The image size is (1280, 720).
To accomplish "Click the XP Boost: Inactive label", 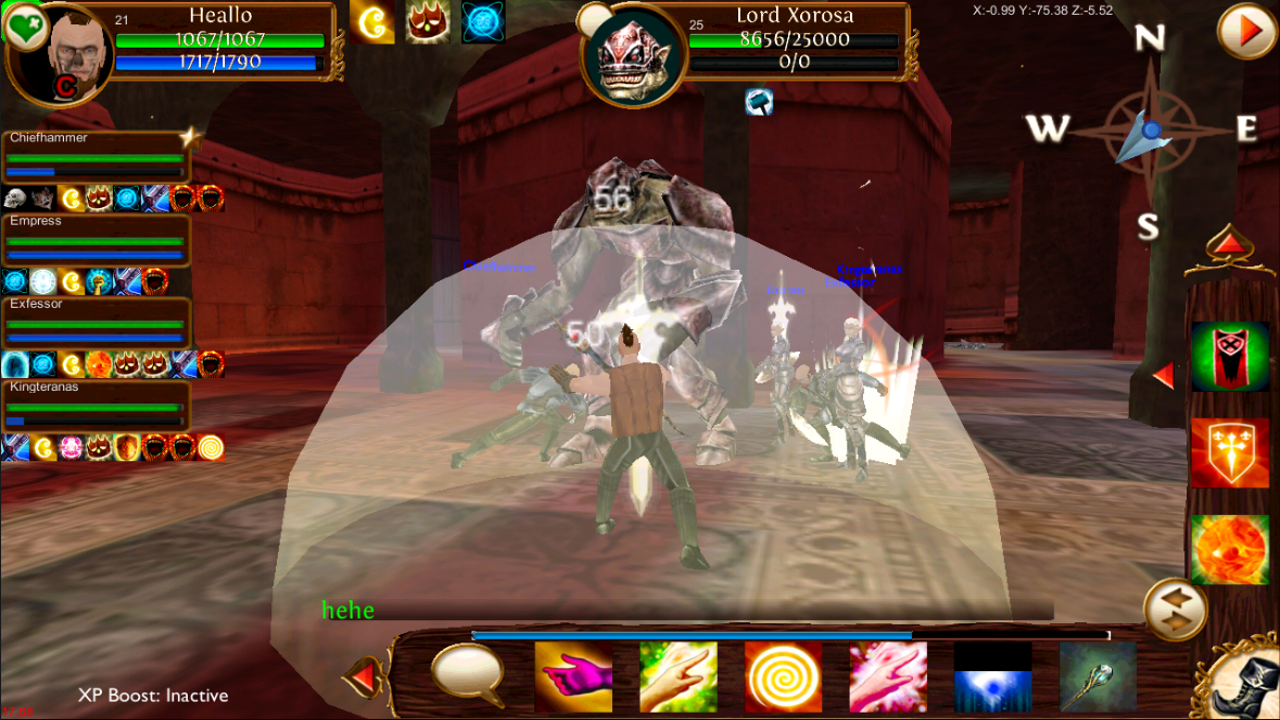I will tap(153, 695).
